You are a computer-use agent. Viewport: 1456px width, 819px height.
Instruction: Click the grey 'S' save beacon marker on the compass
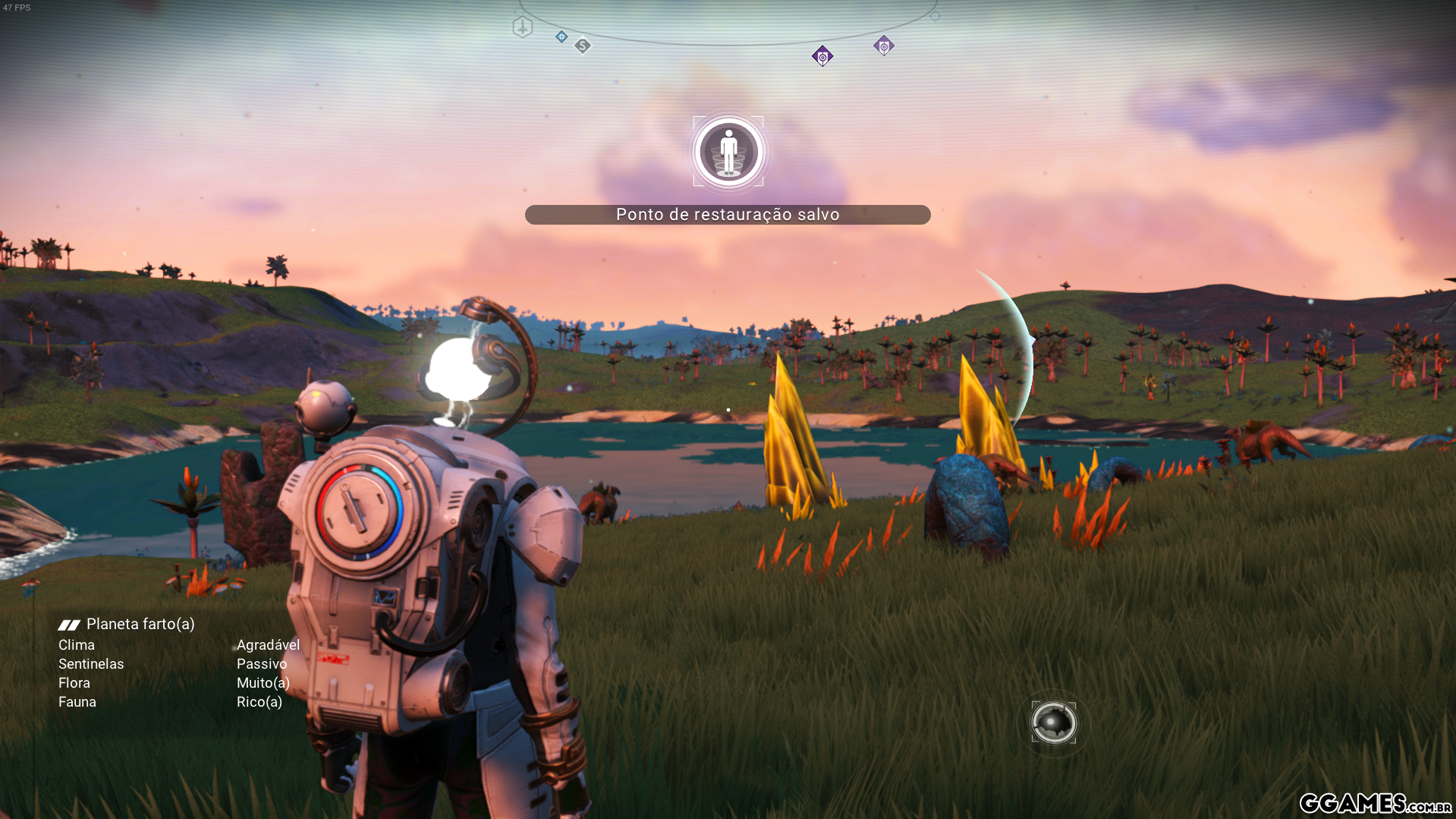pyautogui.click(x=582, y=46)
